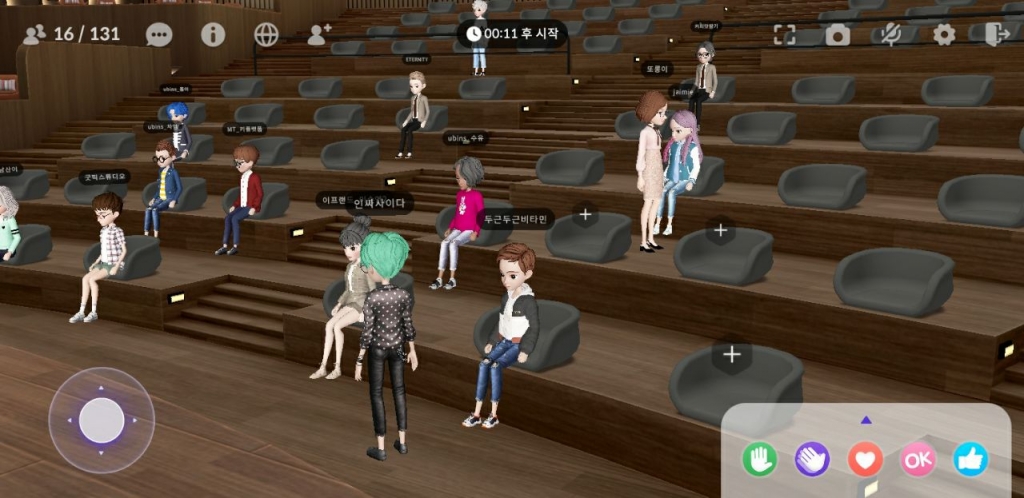
Task: Send the blue thumbs-up emote
Action: [x=970, y=459]
